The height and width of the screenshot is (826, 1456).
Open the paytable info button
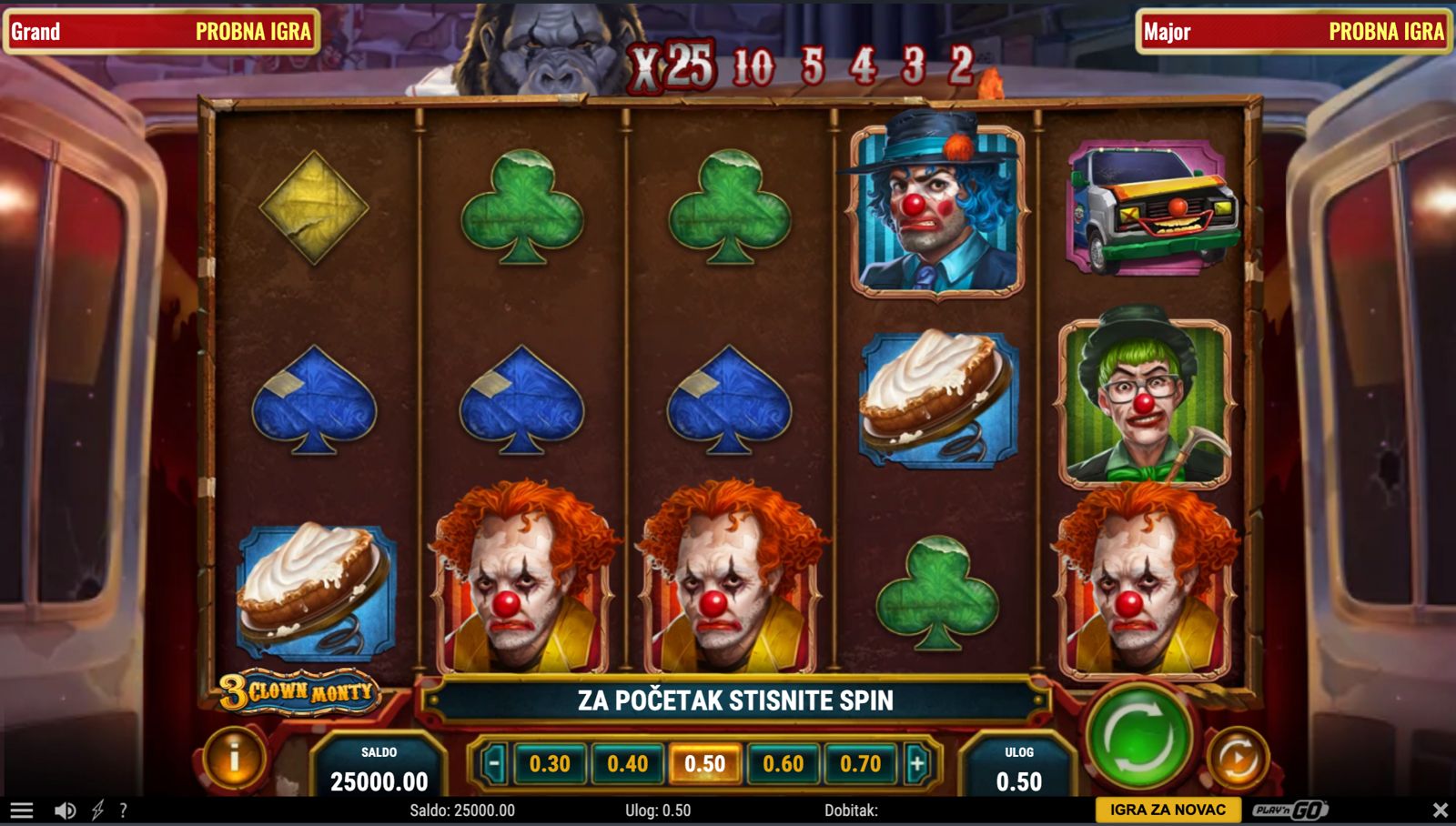234,757
